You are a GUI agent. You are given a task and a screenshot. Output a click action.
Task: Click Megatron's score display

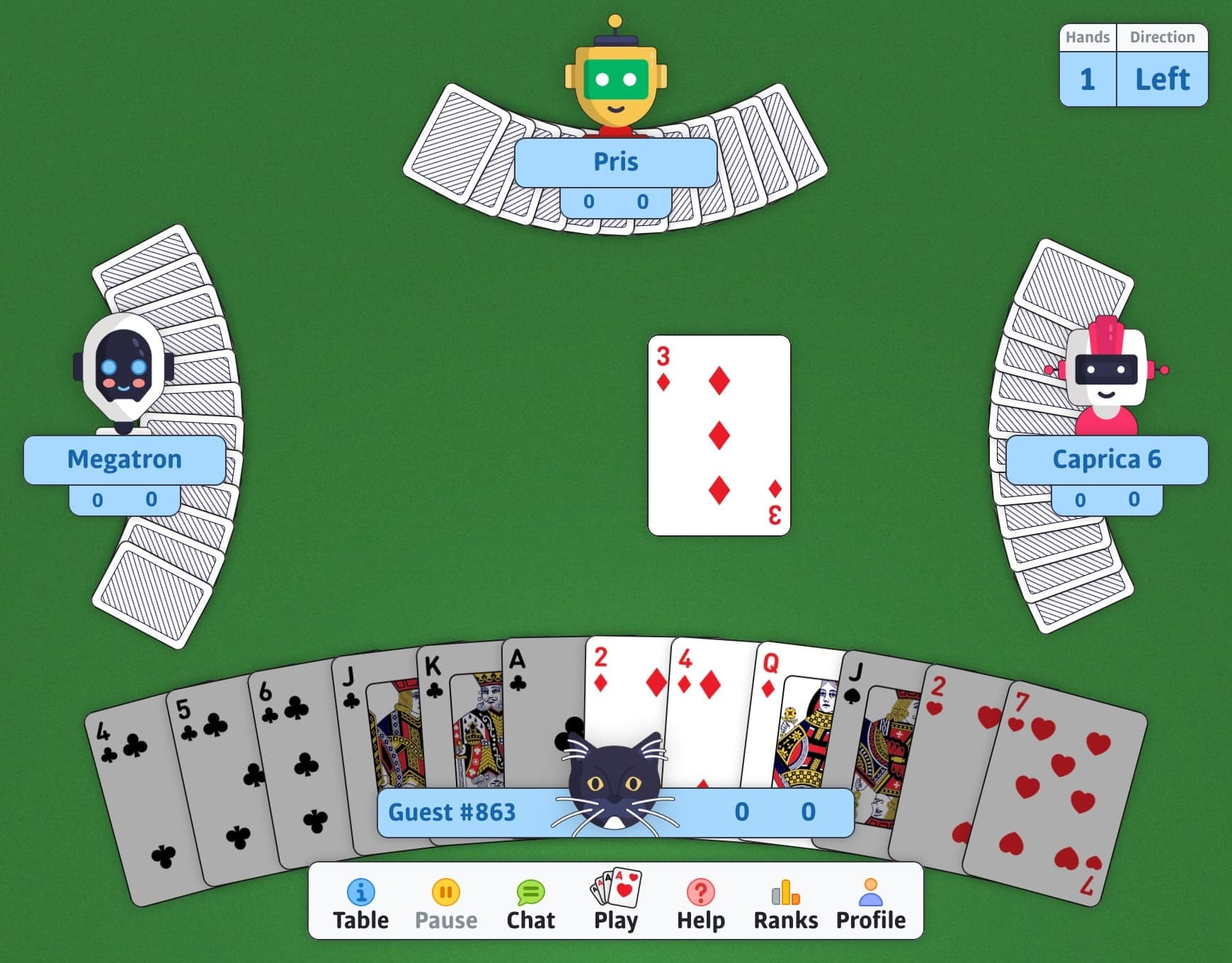click(x=124, y=498)
